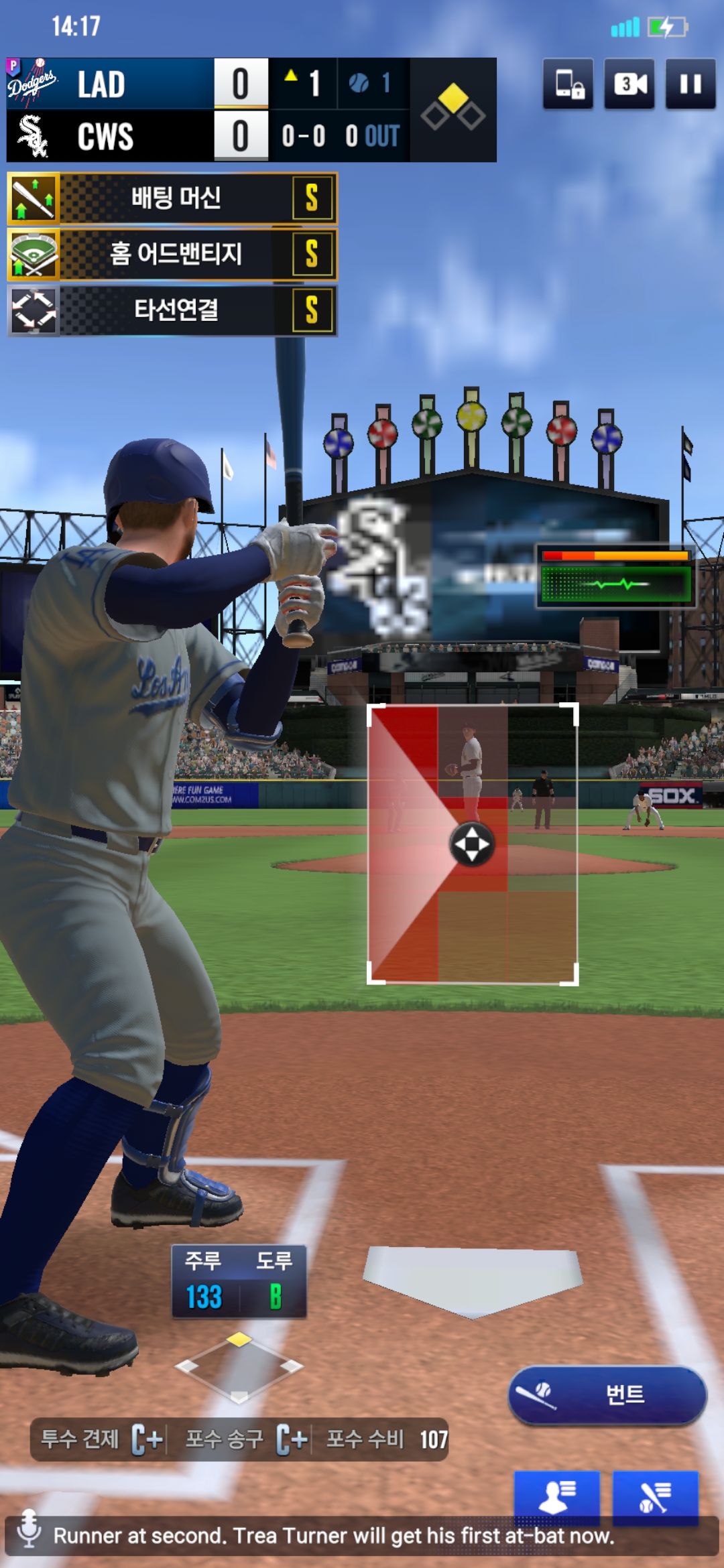Image resolution: width=724 pixels, height=1568 pixels.
Task: Tap the 홈 어드밴티지 skill row
Action: click(172, 254)
